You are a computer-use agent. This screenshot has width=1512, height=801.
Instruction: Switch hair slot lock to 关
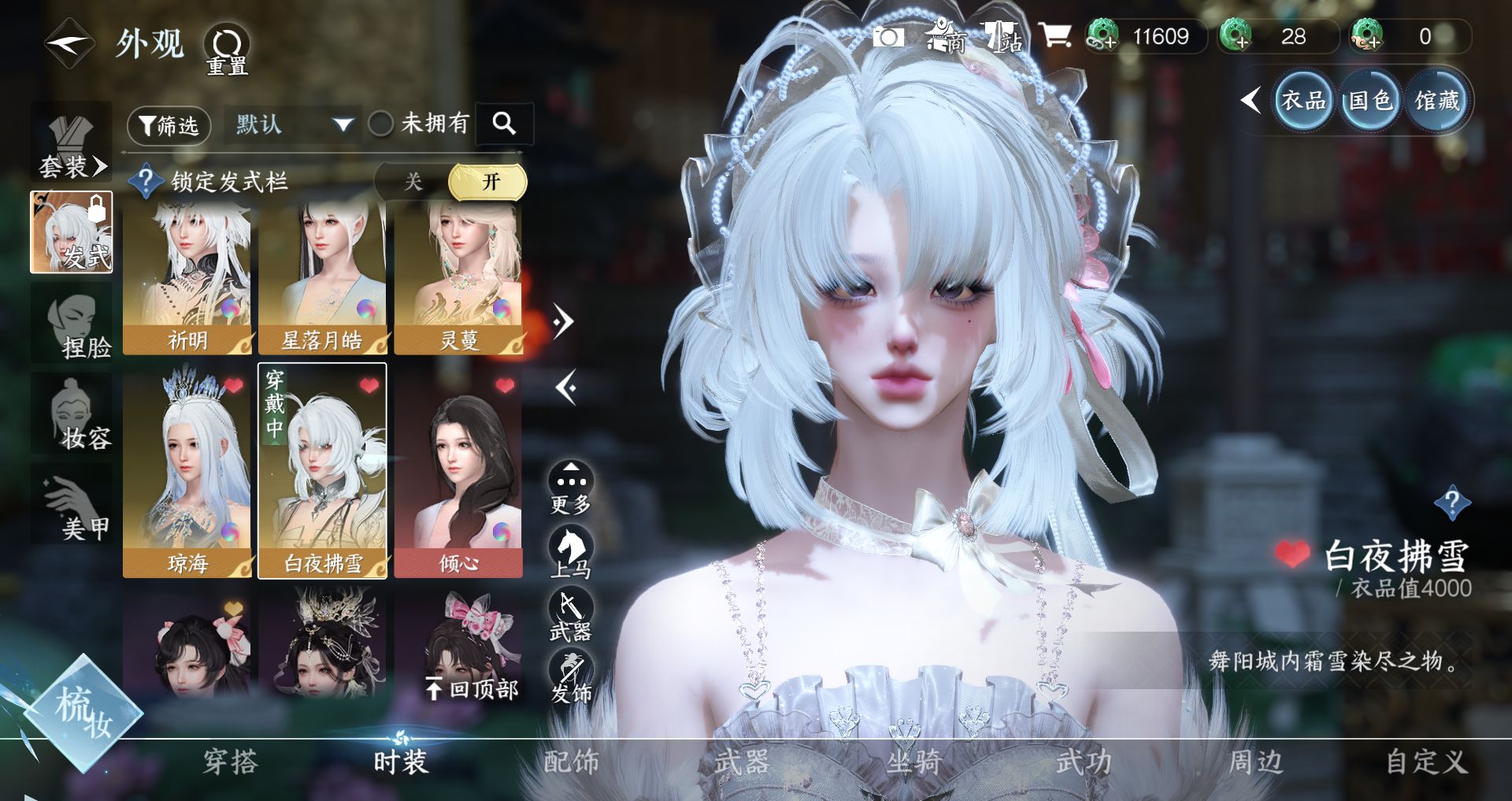413,182
